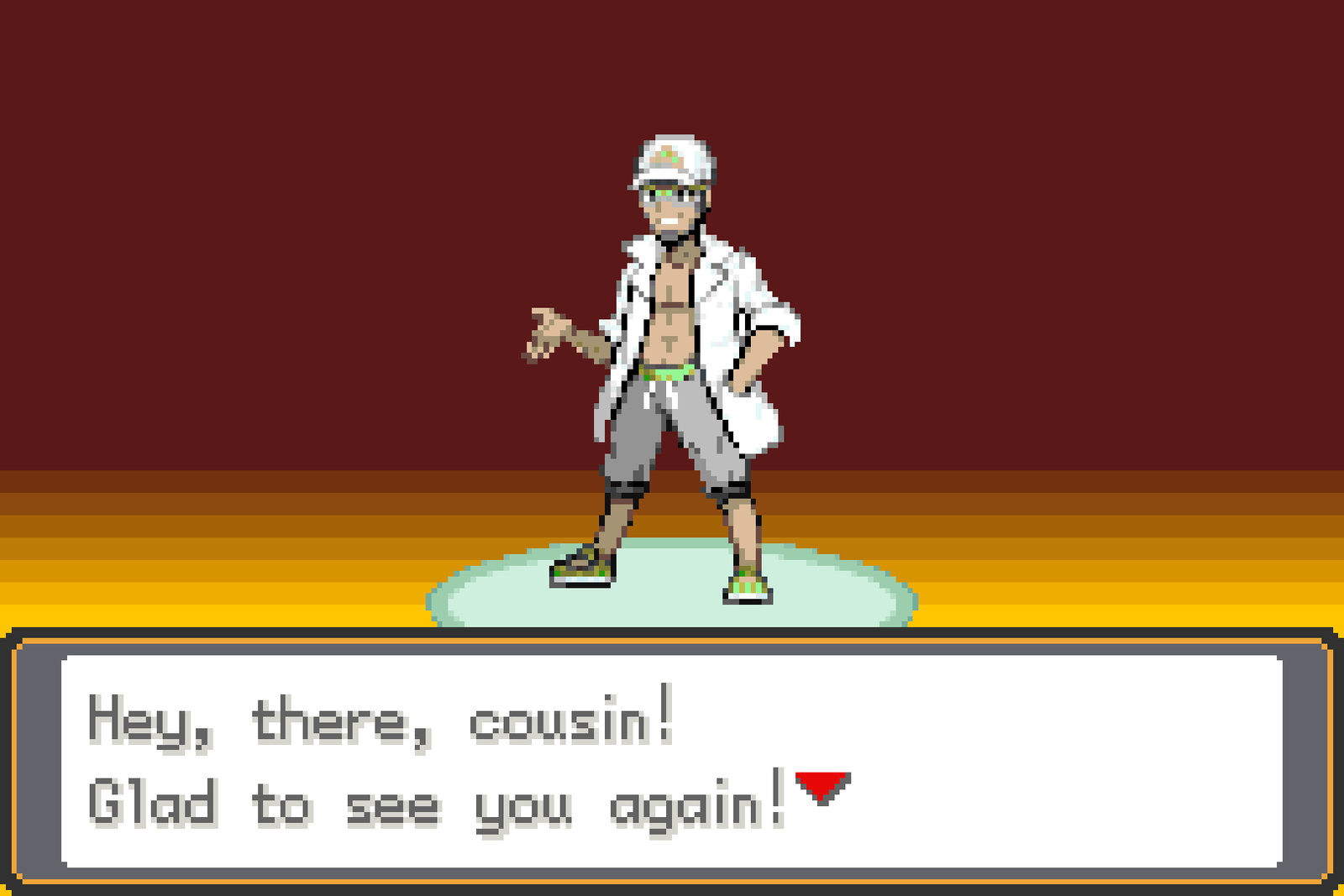This screenshot has height=896, width=1344.
Task: Click Kukui's green waistband
Action: point(666,372)
